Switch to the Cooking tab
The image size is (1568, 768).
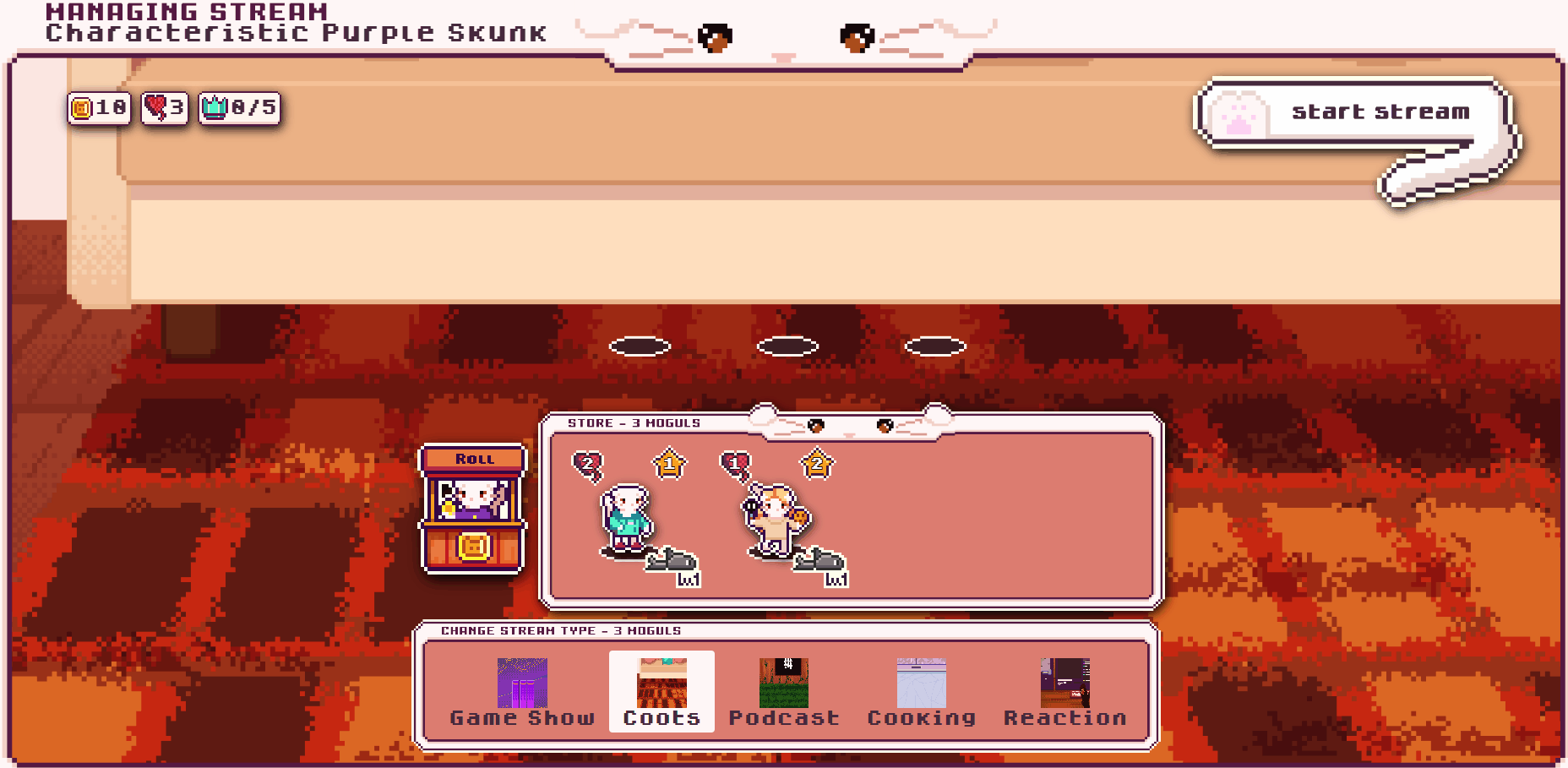pos(923,684)
